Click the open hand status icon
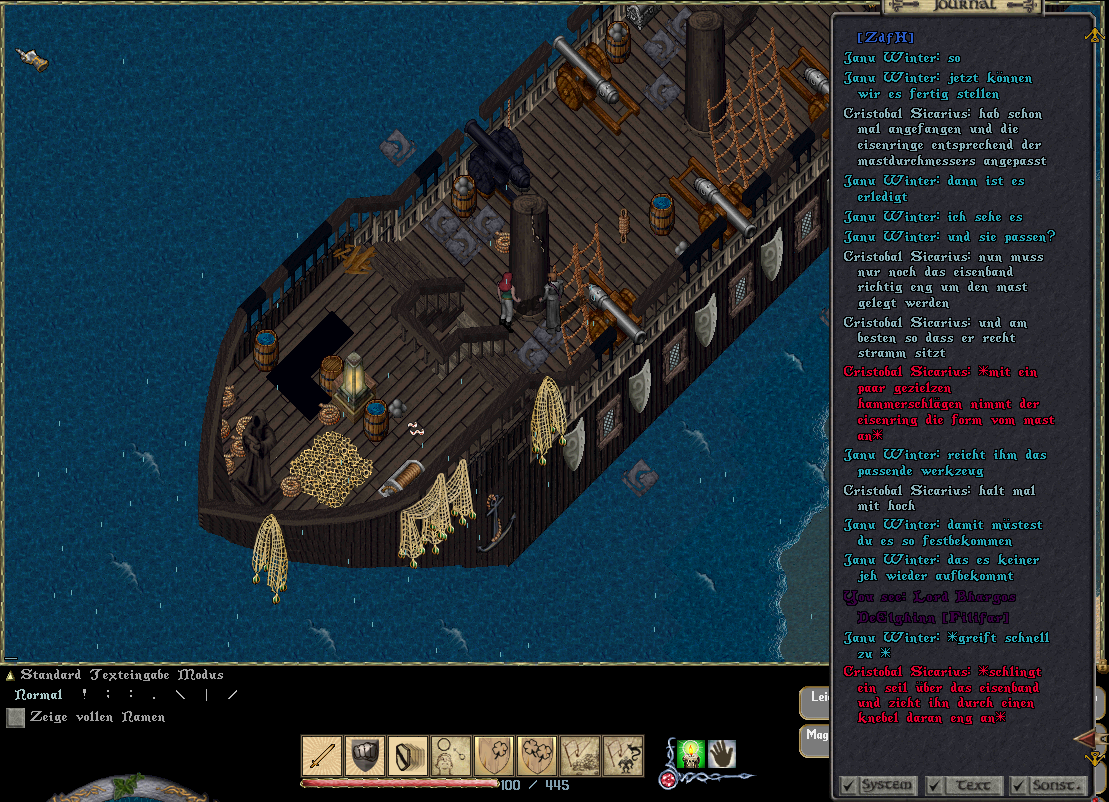Image resolution: width=1109 pixels, height=802 pixels. (x=722, y=753)
